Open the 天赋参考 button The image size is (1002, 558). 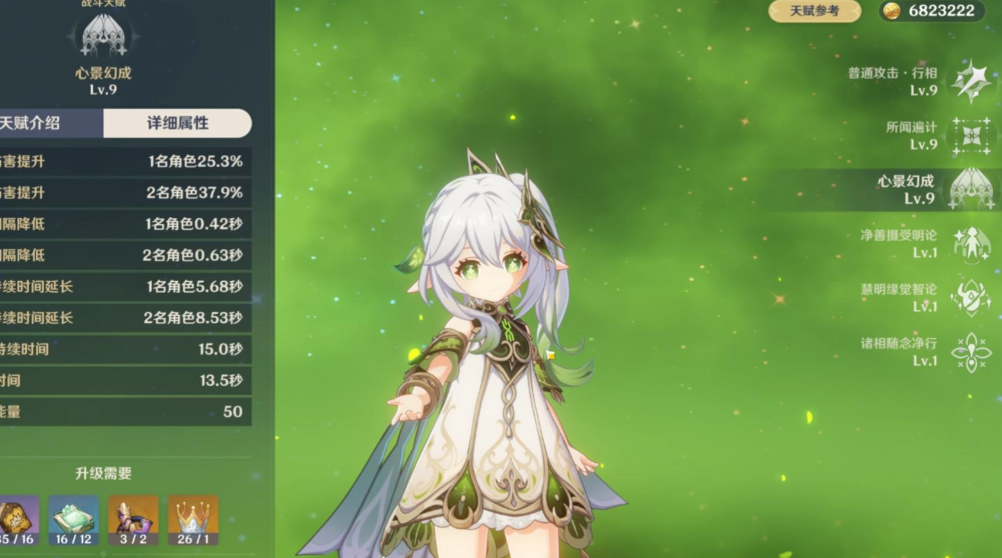coord(814,11)
